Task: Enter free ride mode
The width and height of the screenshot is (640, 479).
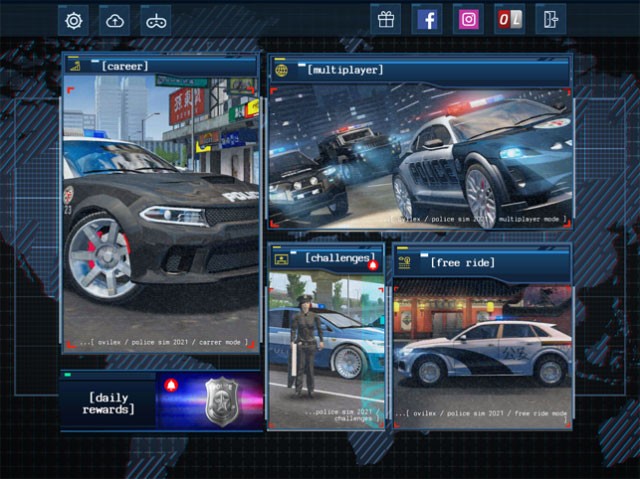Action: 482,335
